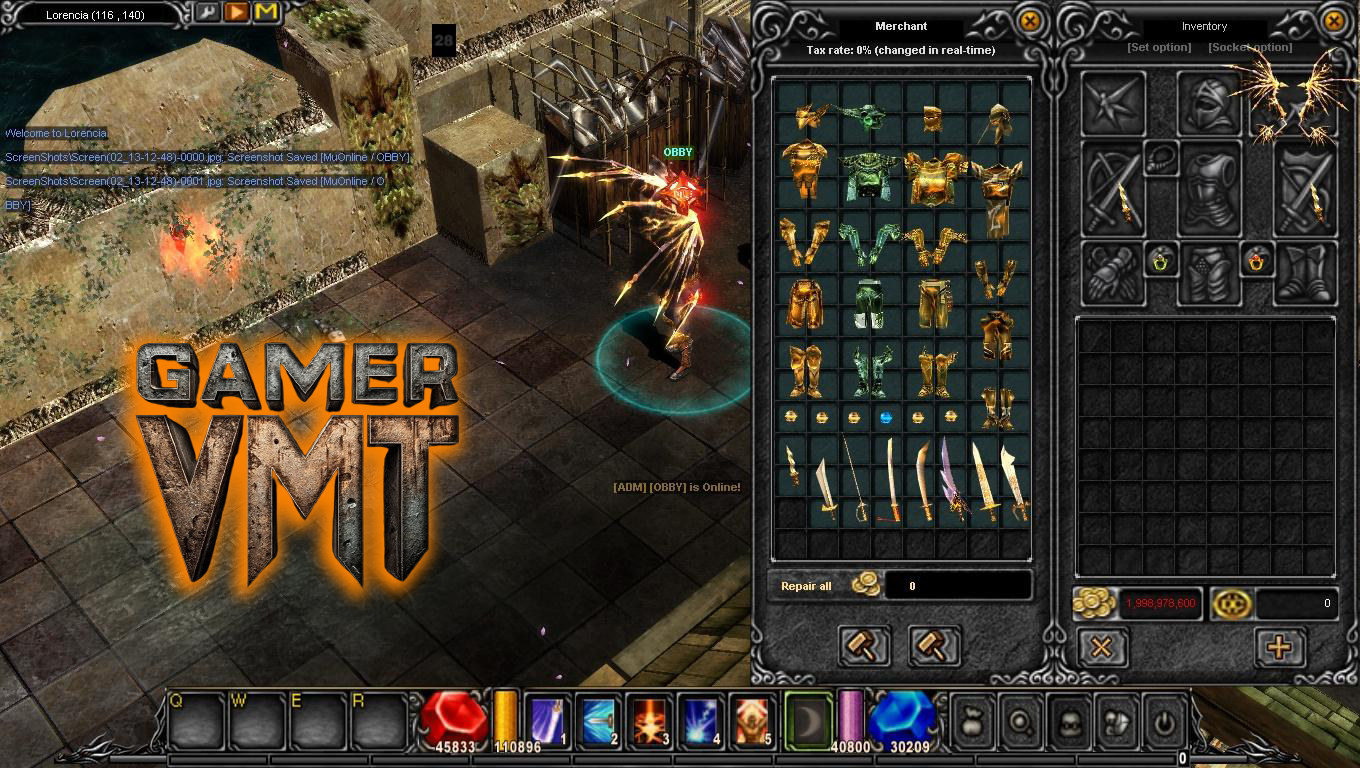Viewport: 1360px width, 768px height.
Task: Click the inventory X button at bottom
Action: click(x=1101, y=647)
